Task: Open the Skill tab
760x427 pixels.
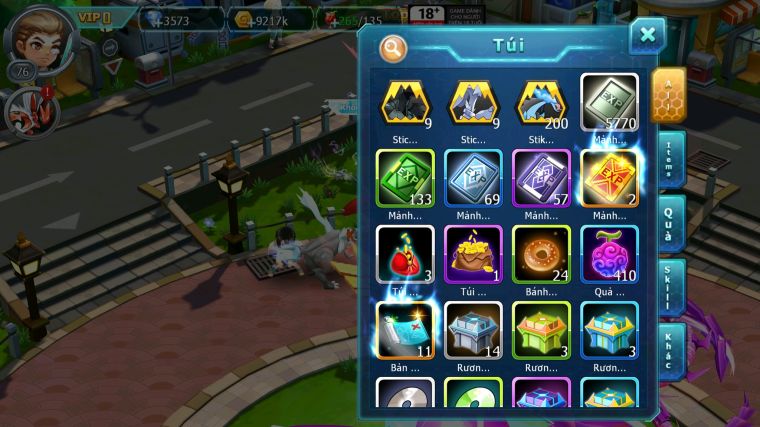Action: click(672, 288)
